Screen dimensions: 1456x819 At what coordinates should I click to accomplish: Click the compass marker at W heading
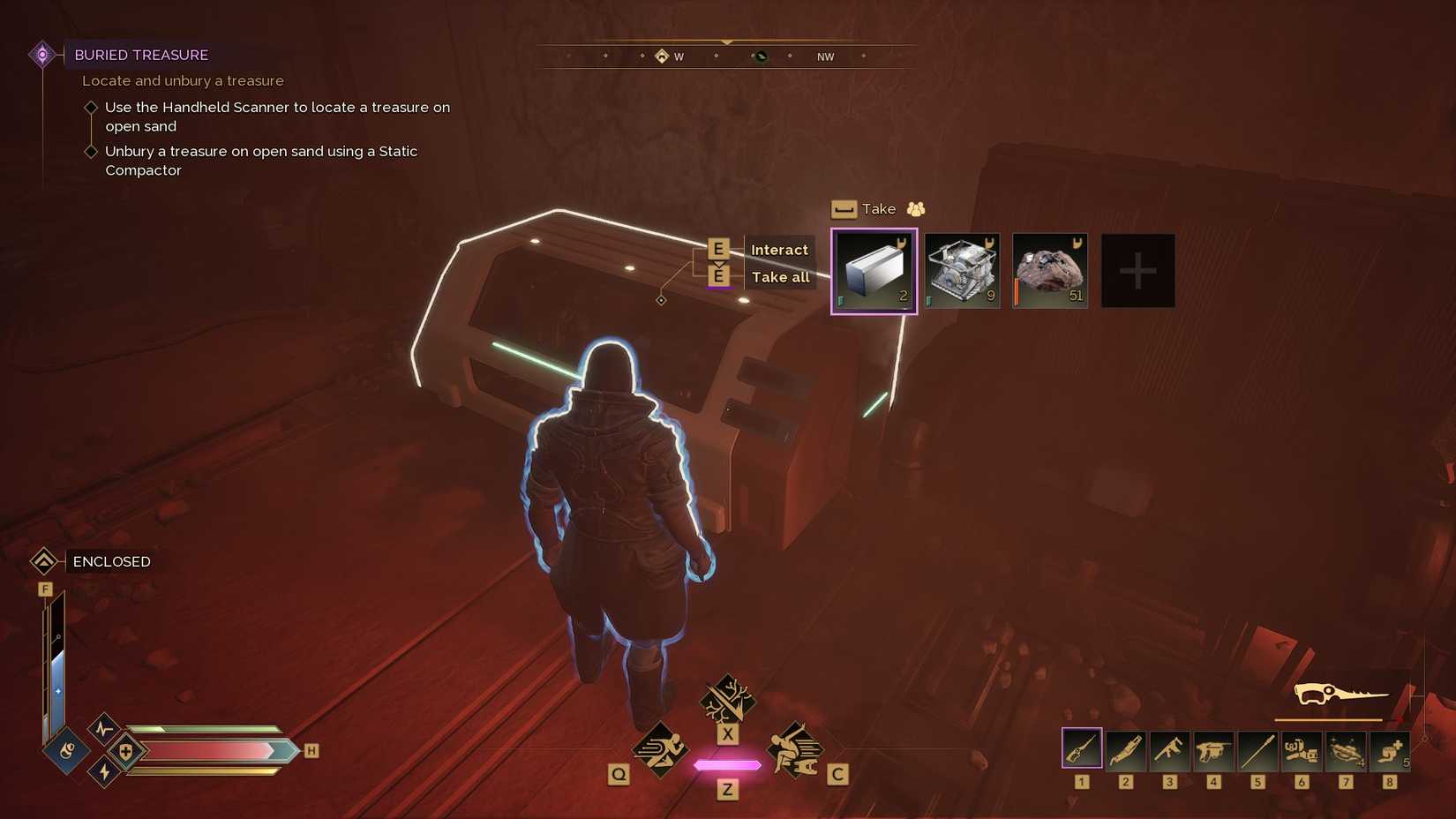[663, 55]
